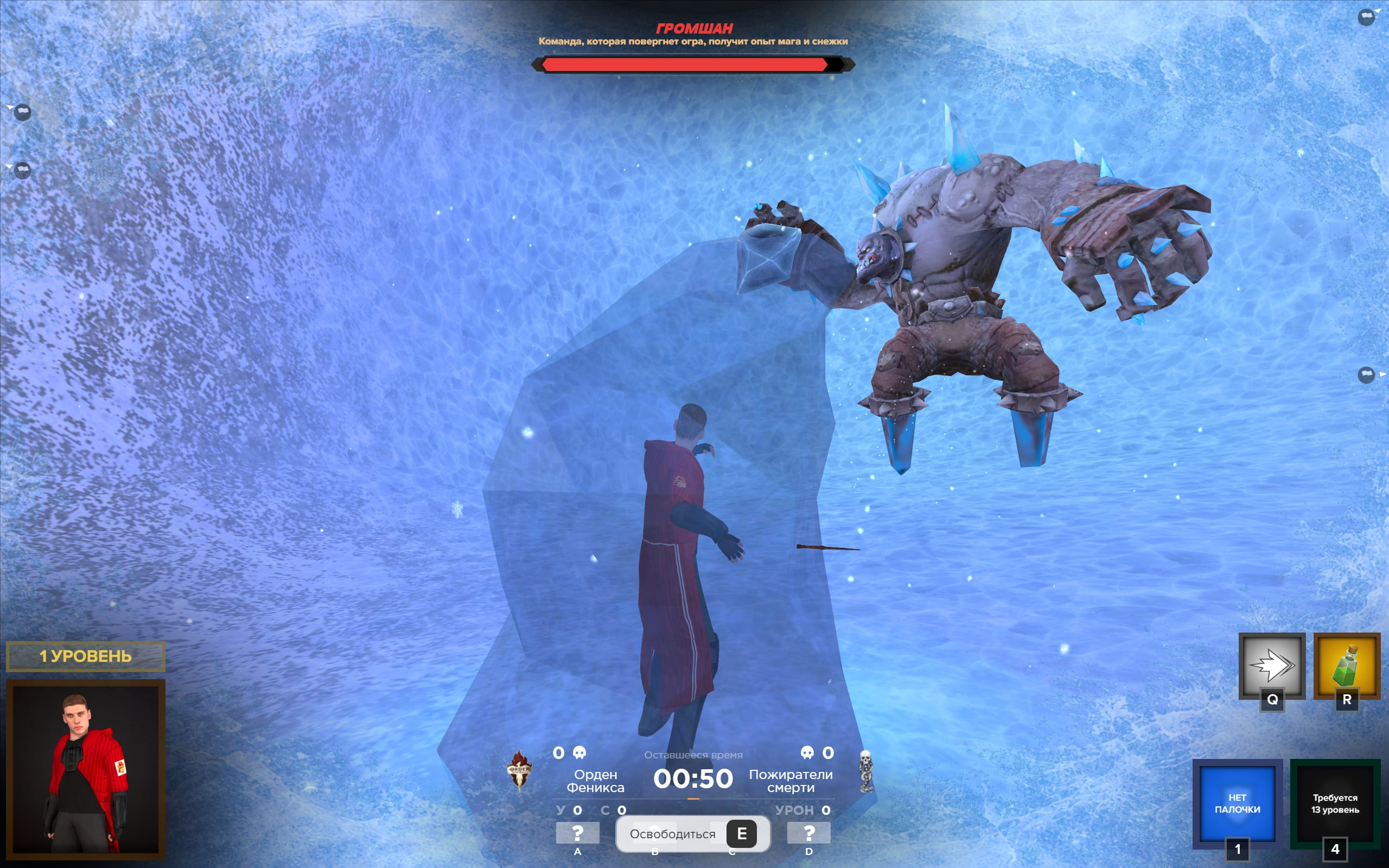Click the Пожиратели смерти skull emblem
The image size is (1389, 868).
click(x=865, y=771)
